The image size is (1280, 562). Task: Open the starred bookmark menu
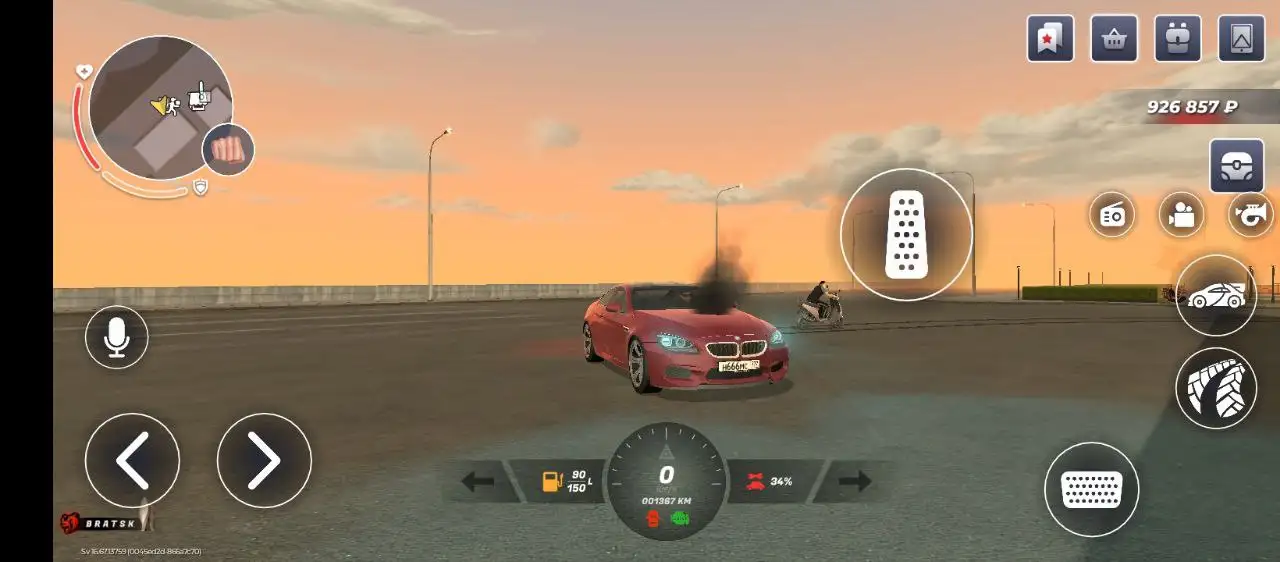click(x=1050, y=39)
